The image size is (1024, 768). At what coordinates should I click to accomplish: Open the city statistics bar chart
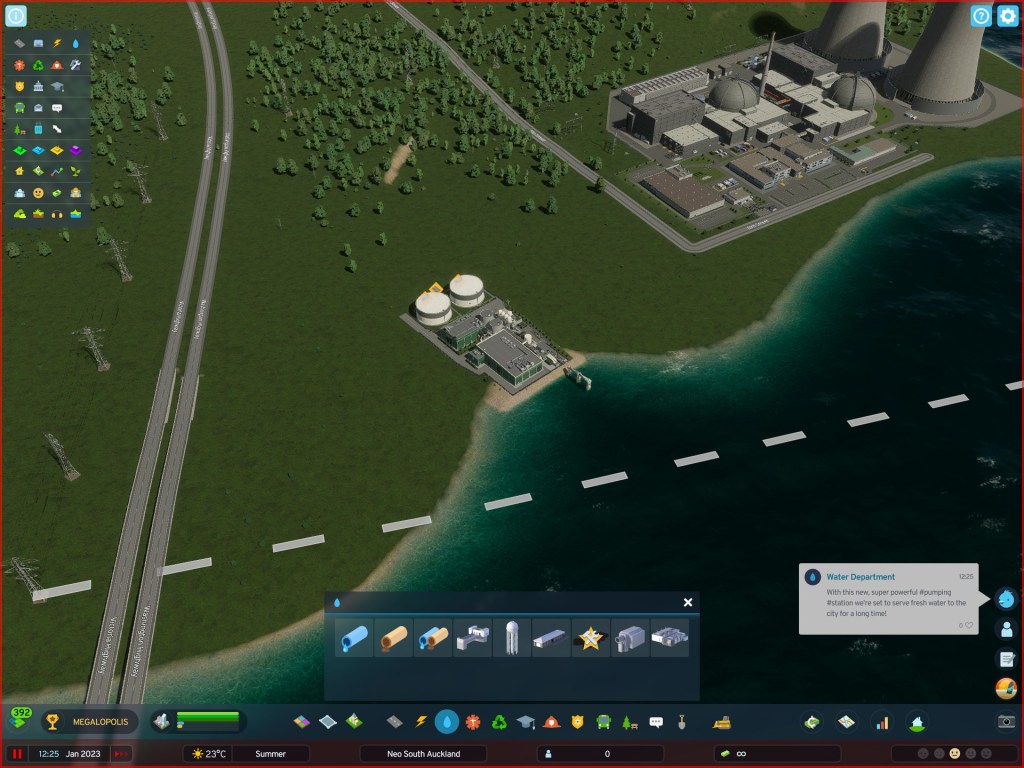click(x=881, y=721)
